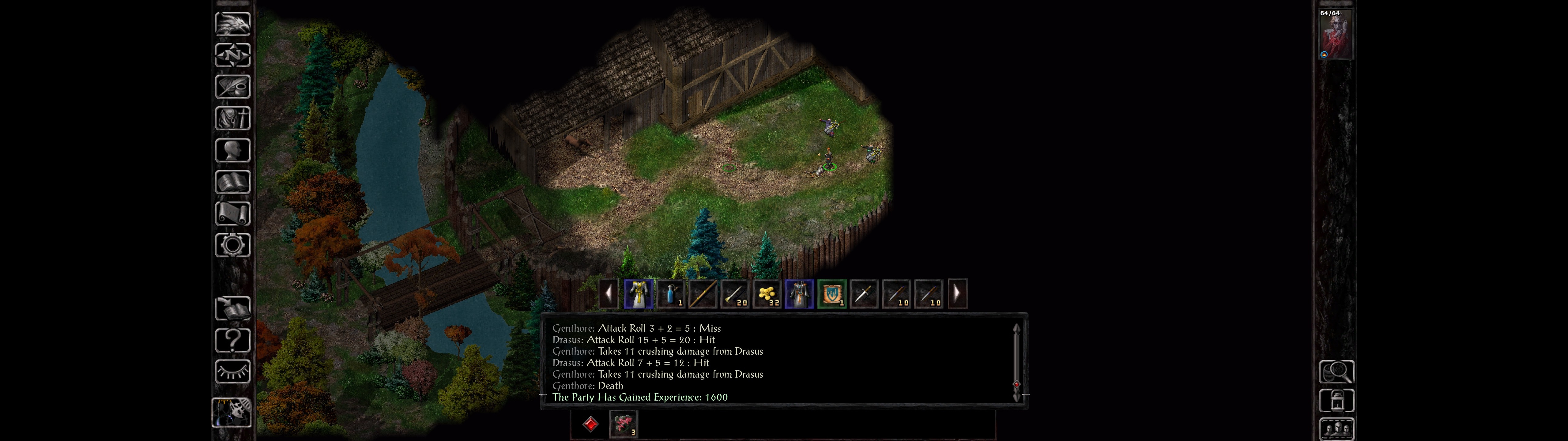Show previous loot items with left arrow
This screenshot has height=441, width=1568.
click(609, 294)
